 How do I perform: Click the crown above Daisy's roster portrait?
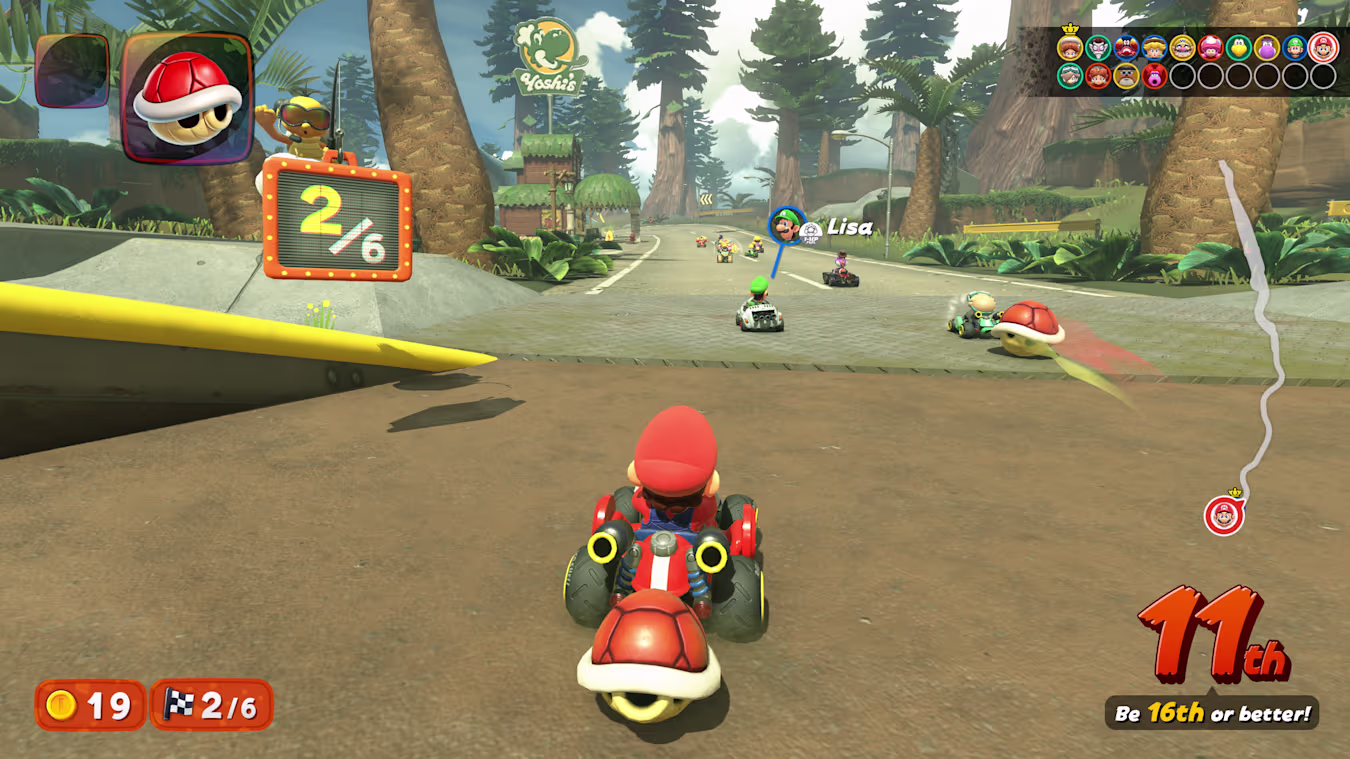tap(1071, 29)
